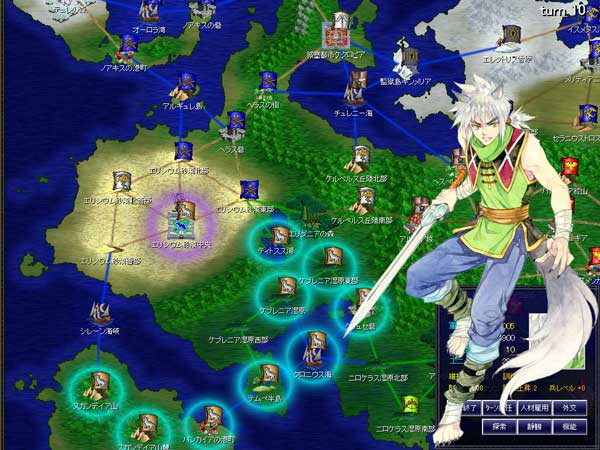Screen dimensions: 600x450
Task: Choose the スカンディア山 territory node
Action: coord(100,383)
